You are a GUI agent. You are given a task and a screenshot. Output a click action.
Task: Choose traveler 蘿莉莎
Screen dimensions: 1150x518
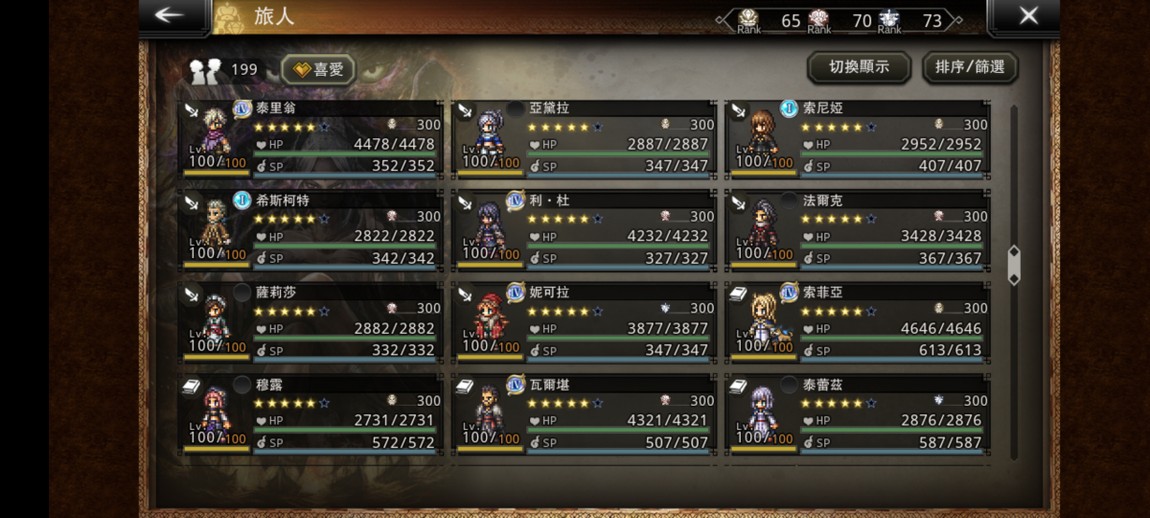point(311,321)
